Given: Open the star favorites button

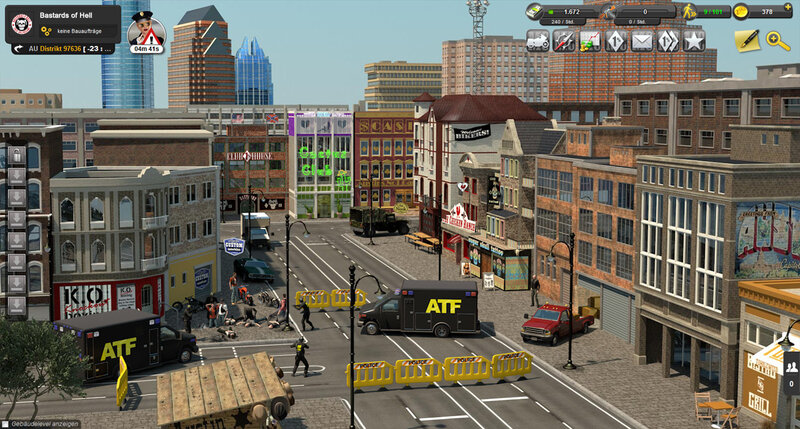Looking at the screenshot, I should pyautogui.click(x=694, y=41).
